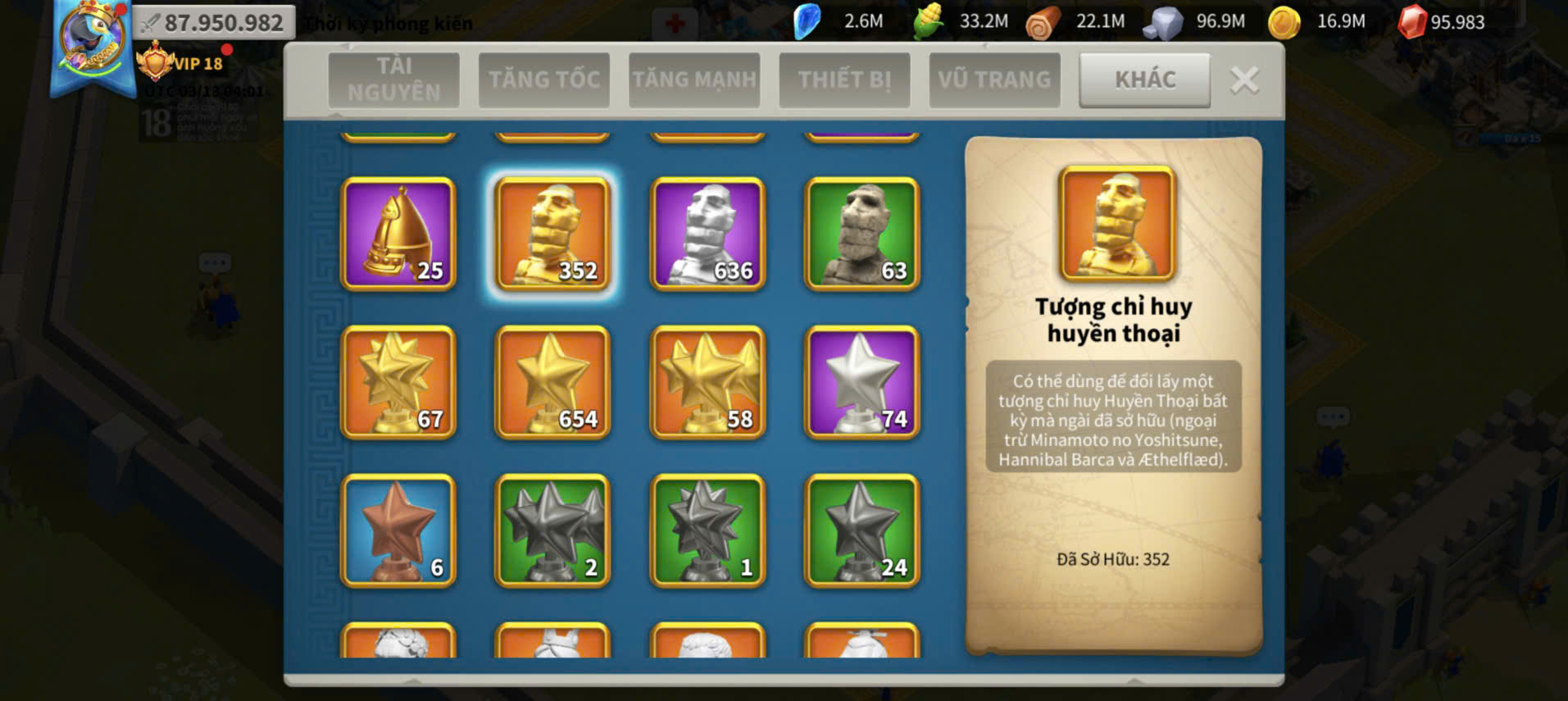Select the gold star cluster with 67
The height and width of the screenshot is (701, 1568).
[398, 382]
